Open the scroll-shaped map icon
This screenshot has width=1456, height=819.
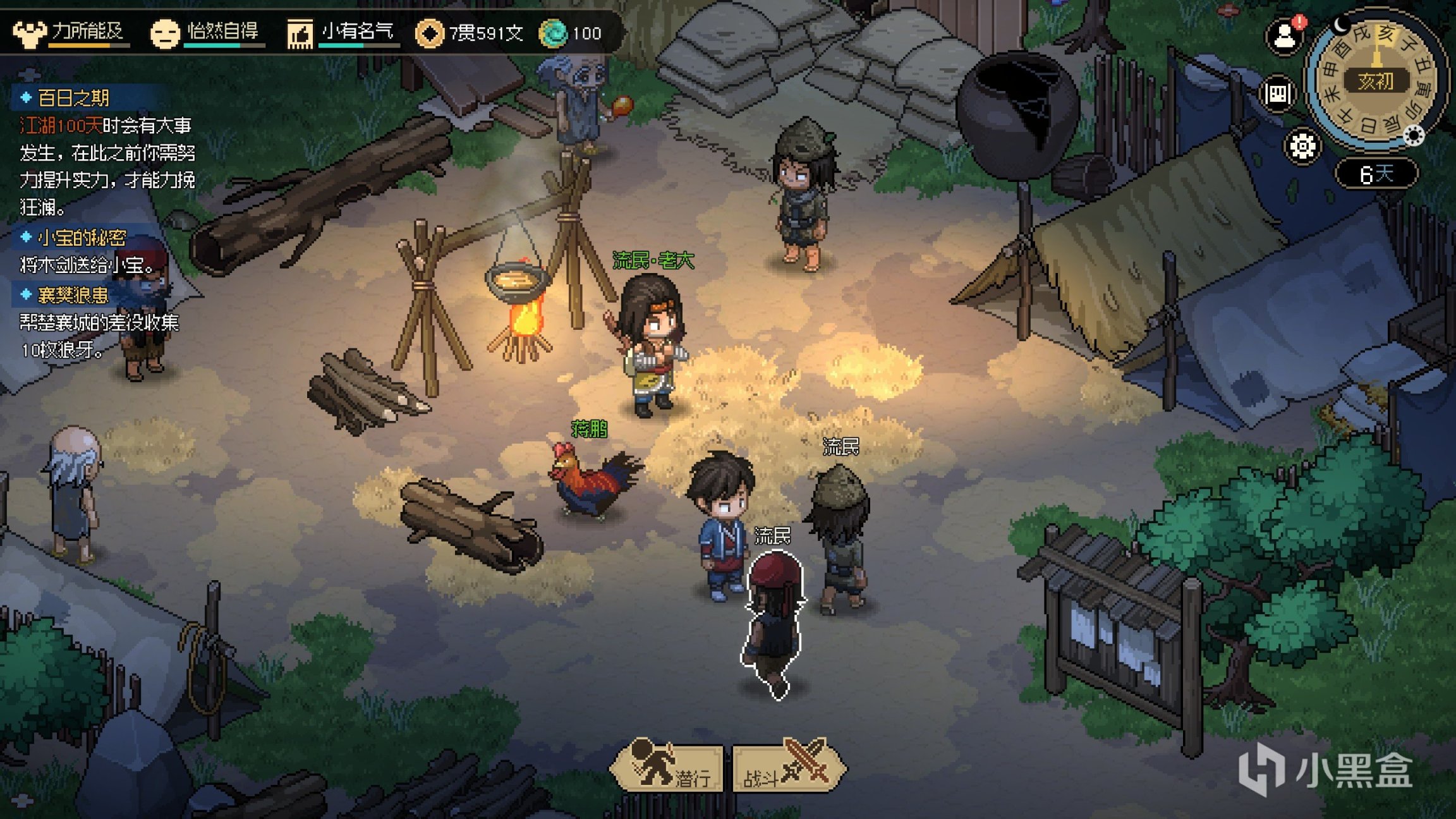coord(1278,95)
